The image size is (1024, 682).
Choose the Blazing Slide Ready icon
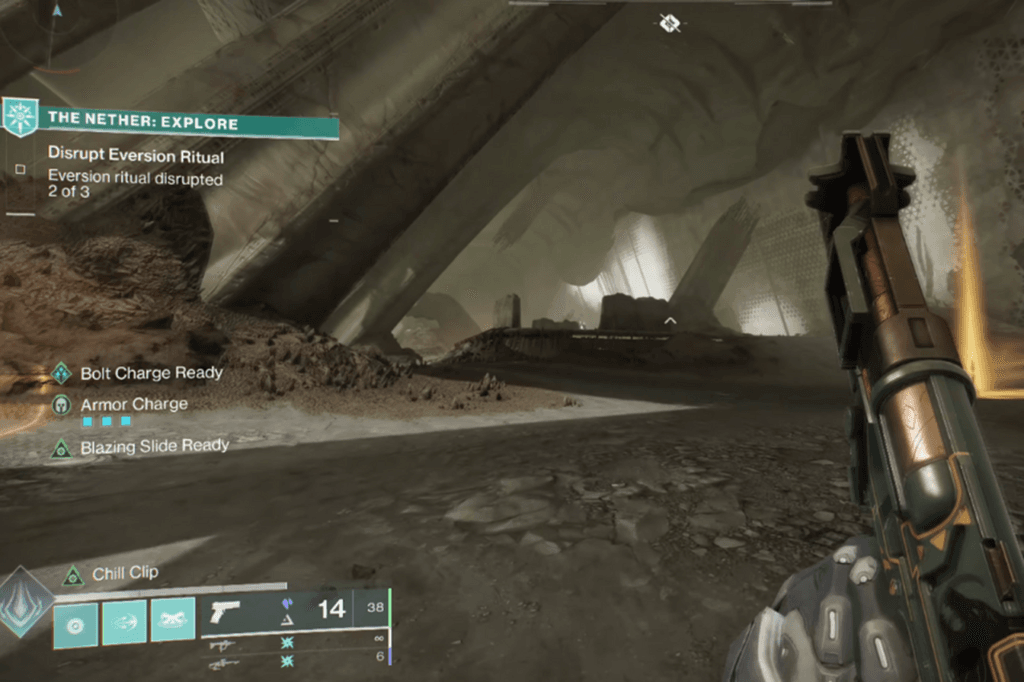(x=62, y=447)
